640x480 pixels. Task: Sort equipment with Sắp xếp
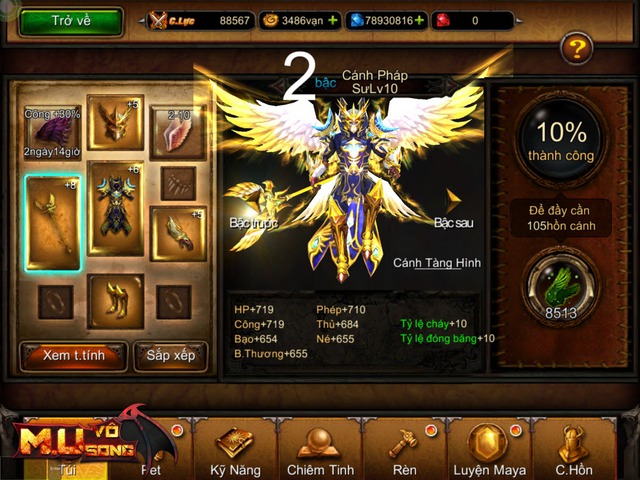point(170,354)
